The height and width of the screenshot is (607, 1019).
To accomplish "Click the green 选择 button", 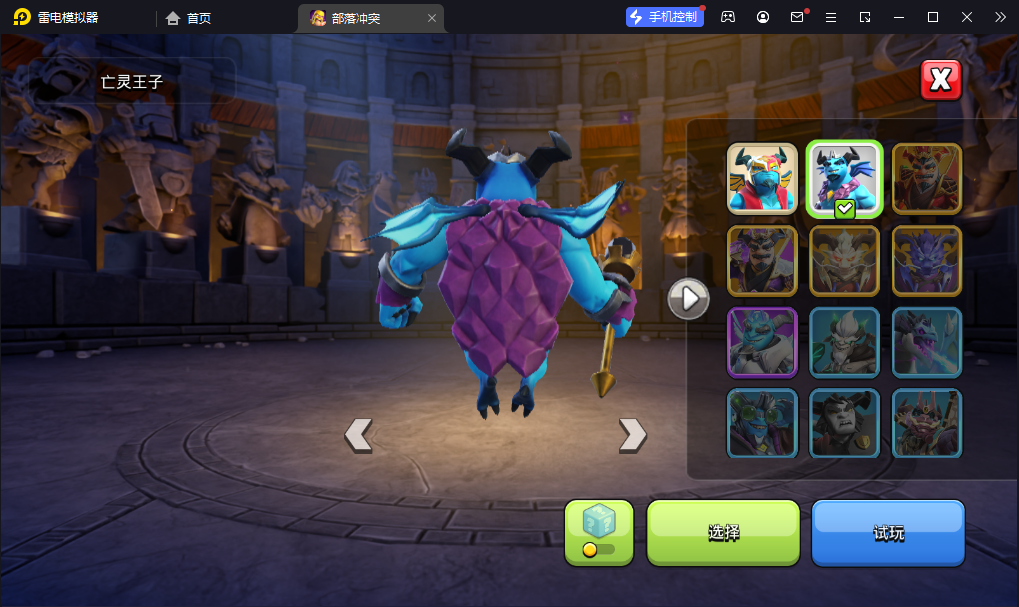I will click(723, 532).
